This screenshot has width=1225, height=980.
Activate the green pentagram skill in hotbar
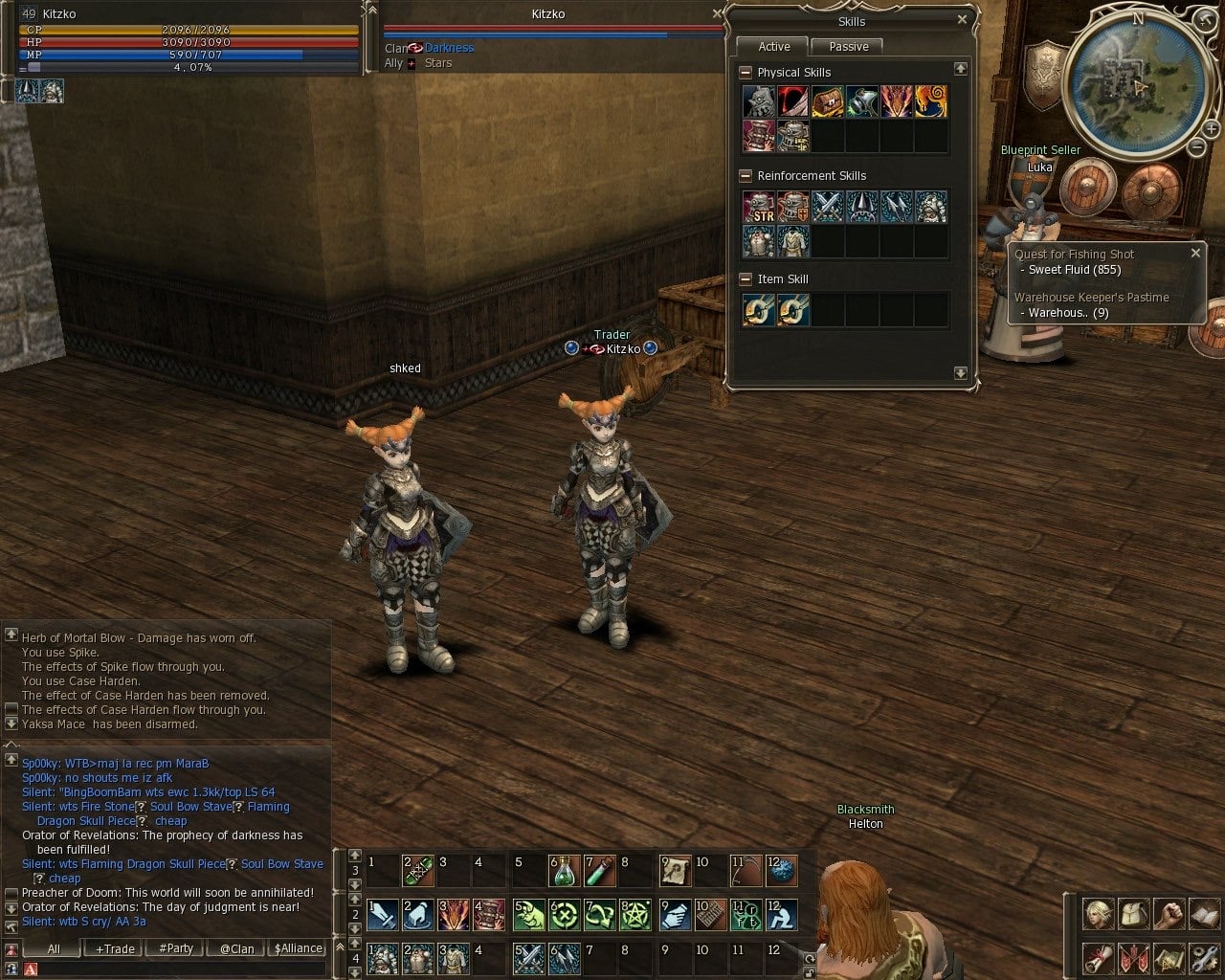[636, 915]
